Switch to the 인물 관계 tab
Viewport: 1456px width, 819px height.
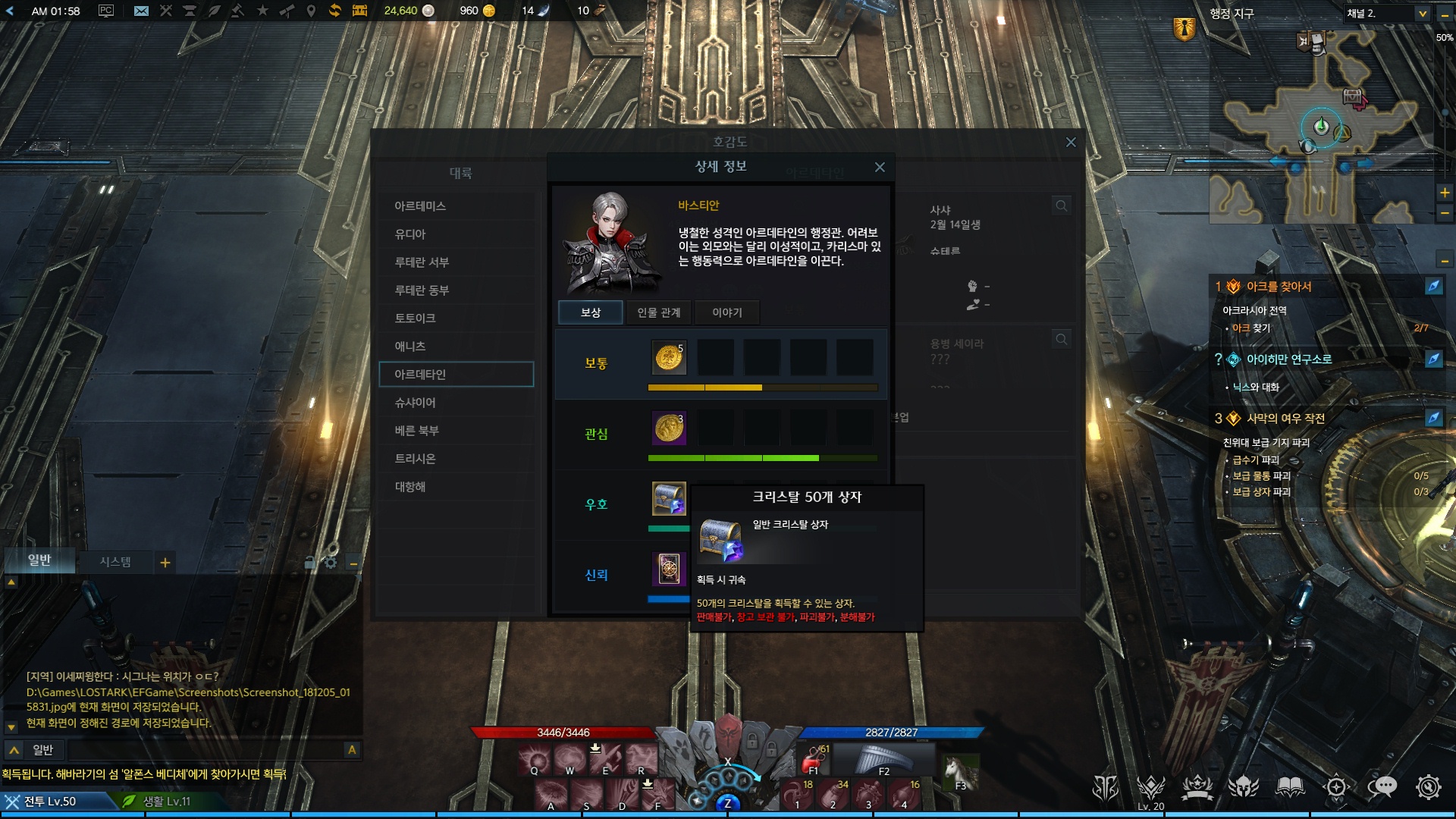658,312
